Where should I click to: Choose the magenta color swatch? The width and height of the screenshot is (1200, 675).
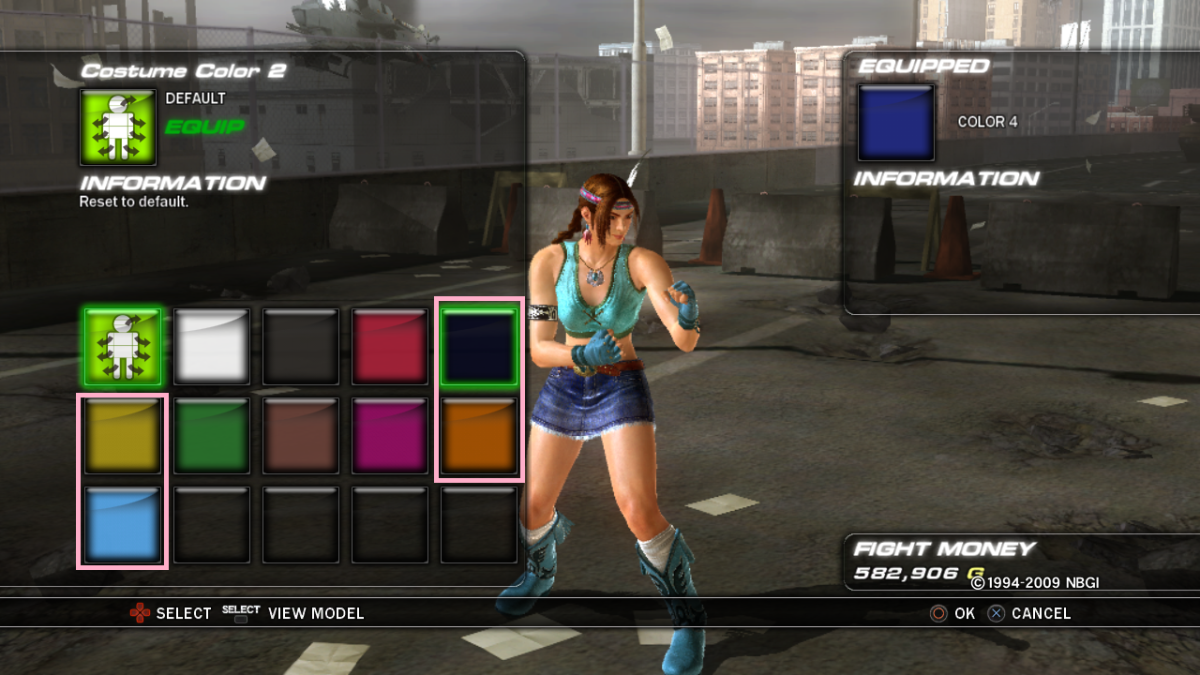tap(389, 435)
